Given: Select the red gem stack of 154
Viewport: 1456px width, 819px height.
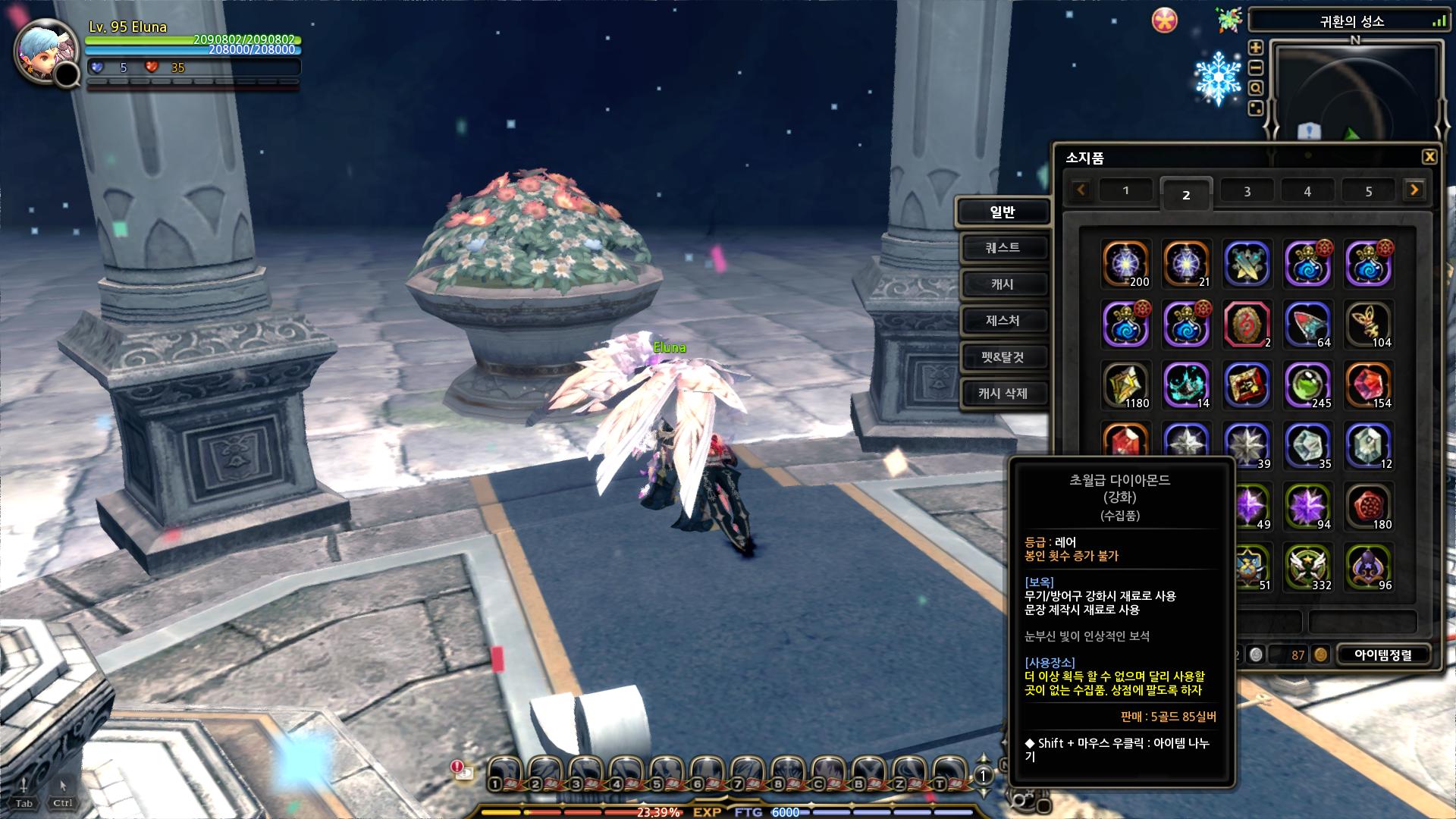Looking at the screenshot, I should (x=1368, y=385).
